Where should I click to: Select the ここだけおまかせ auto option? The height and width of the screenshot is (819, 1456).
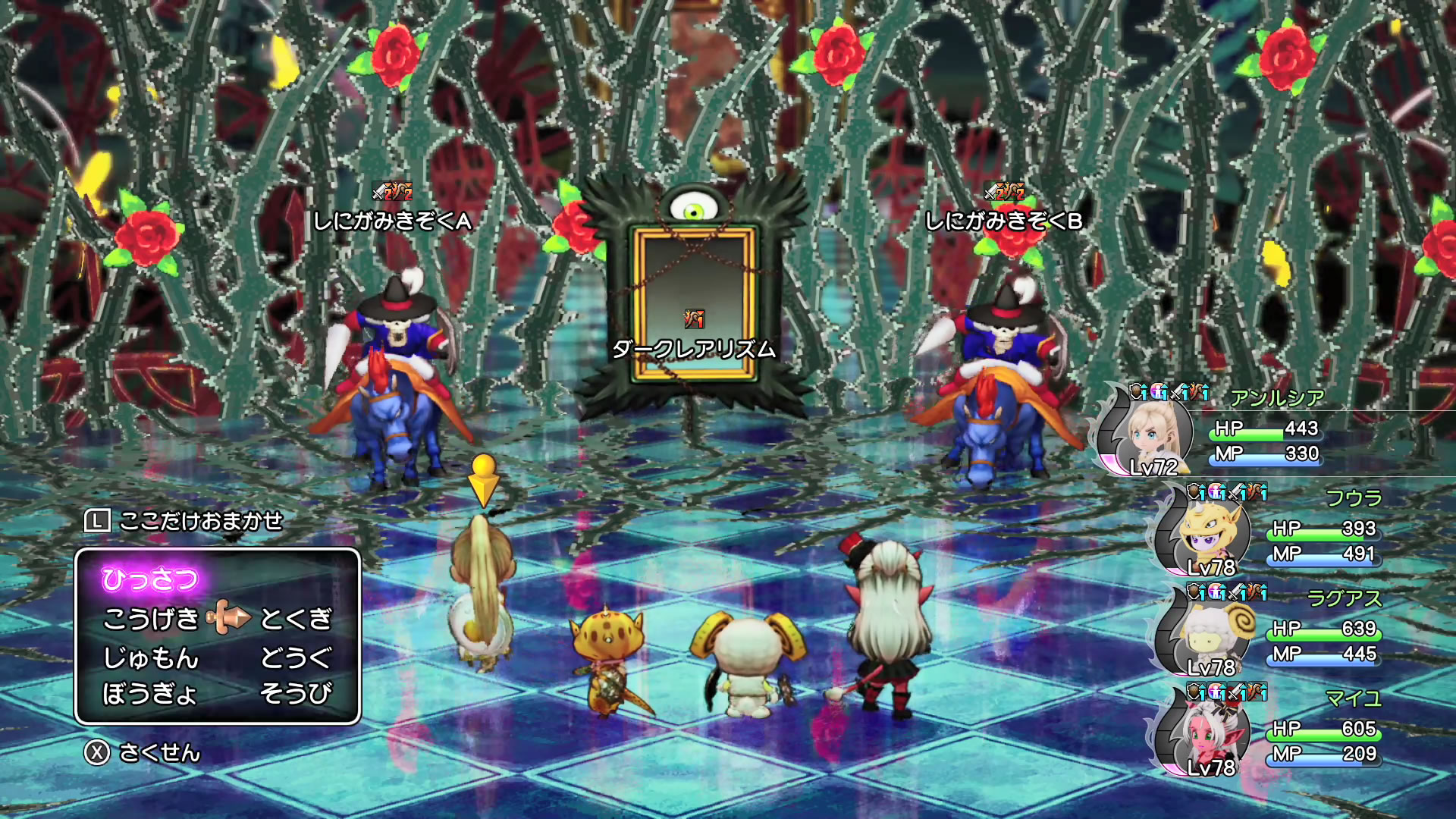200,521
